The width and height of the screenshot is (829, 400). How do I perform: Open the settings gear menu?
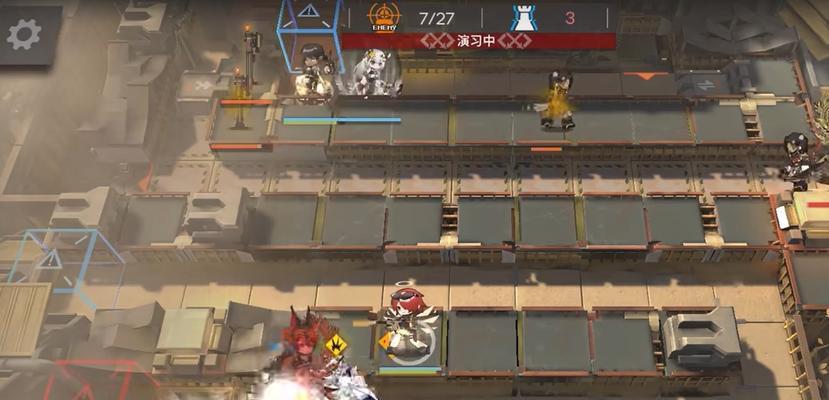point(23,34)
